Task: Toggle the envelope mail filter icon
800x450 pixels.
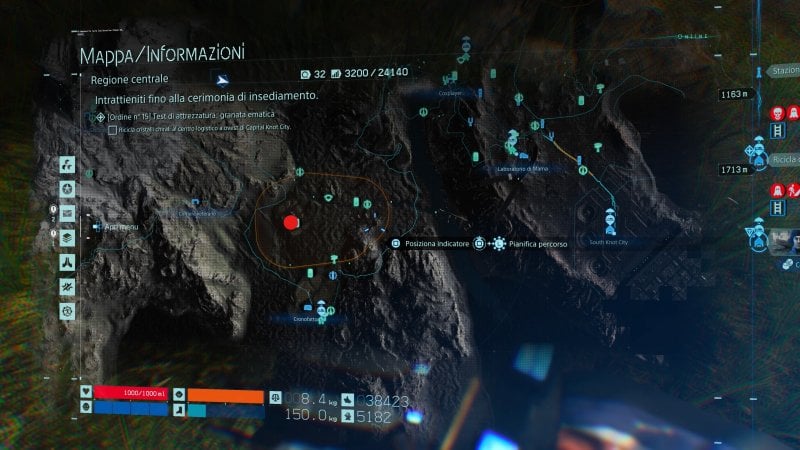Action: click(67, 213)
